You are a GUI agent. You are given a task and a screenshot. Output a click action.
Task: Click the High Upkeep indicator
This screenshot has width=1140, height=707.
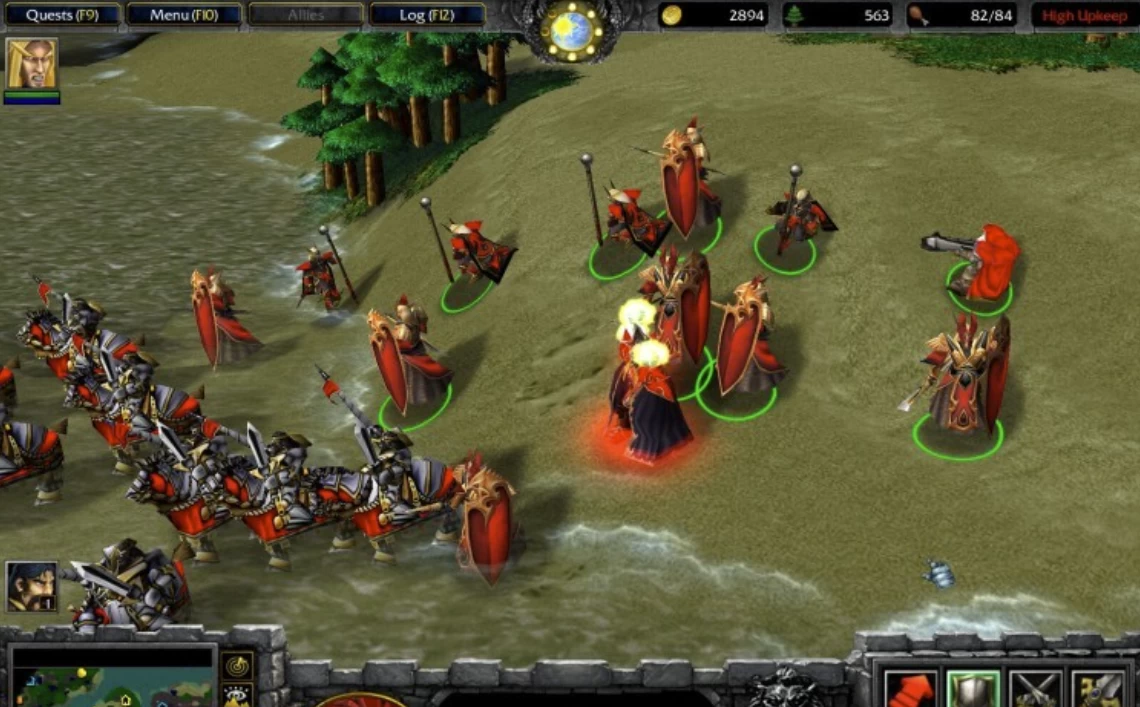(1084, 15)
